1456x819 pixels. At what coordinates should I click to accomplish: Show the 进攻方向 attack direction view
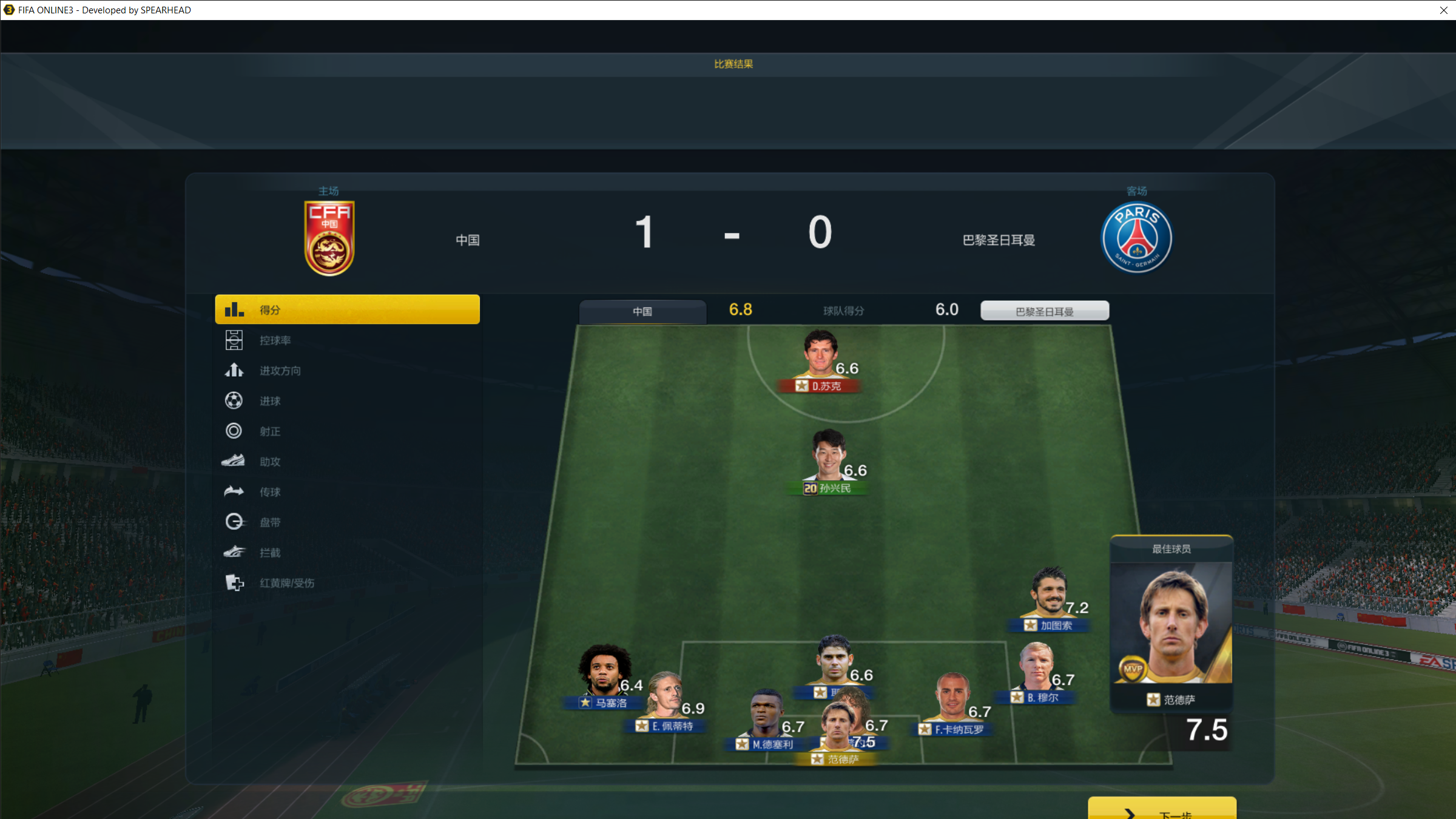tap(280, 371)
